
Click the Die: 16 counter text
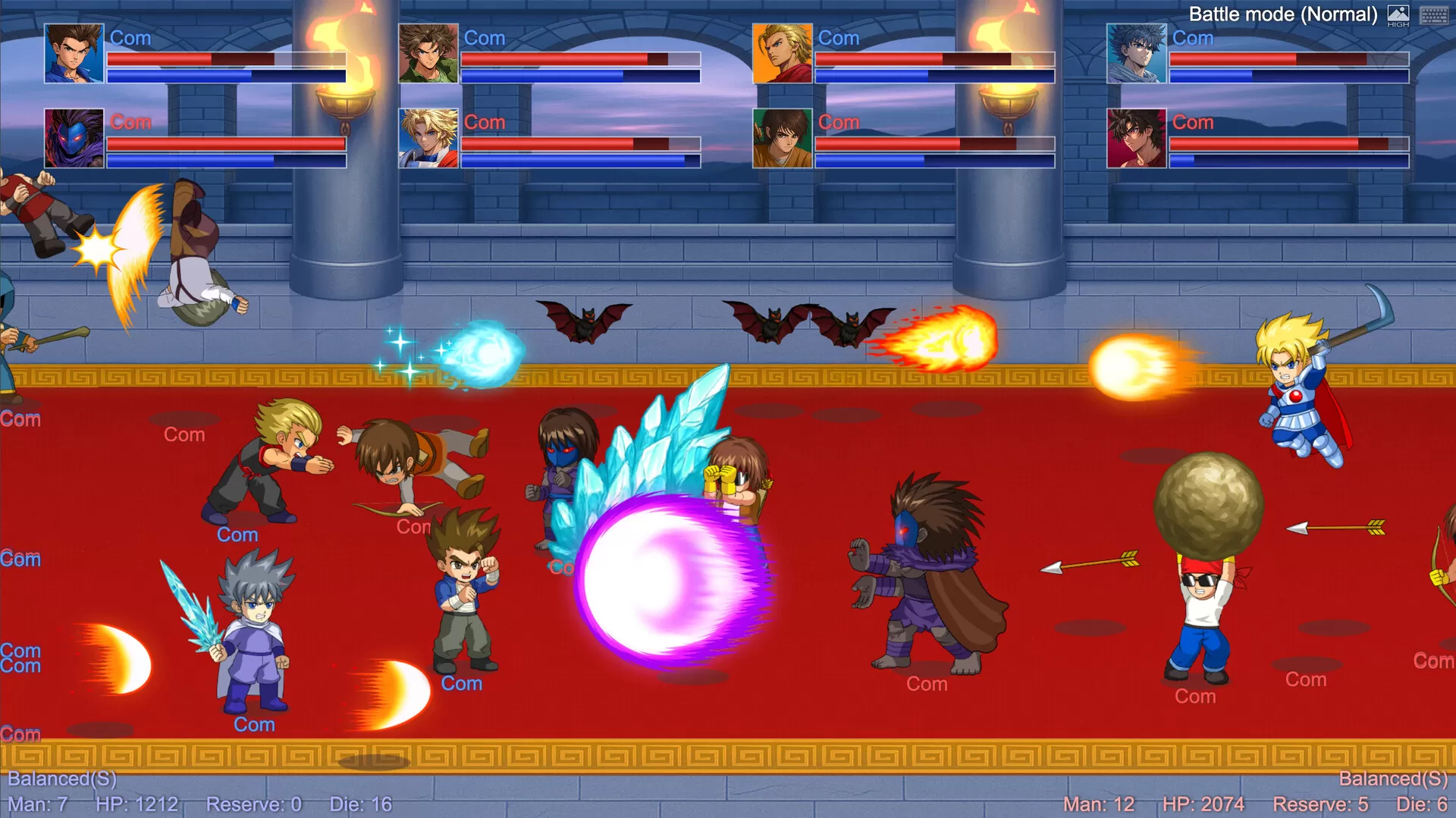click(359, 804)
